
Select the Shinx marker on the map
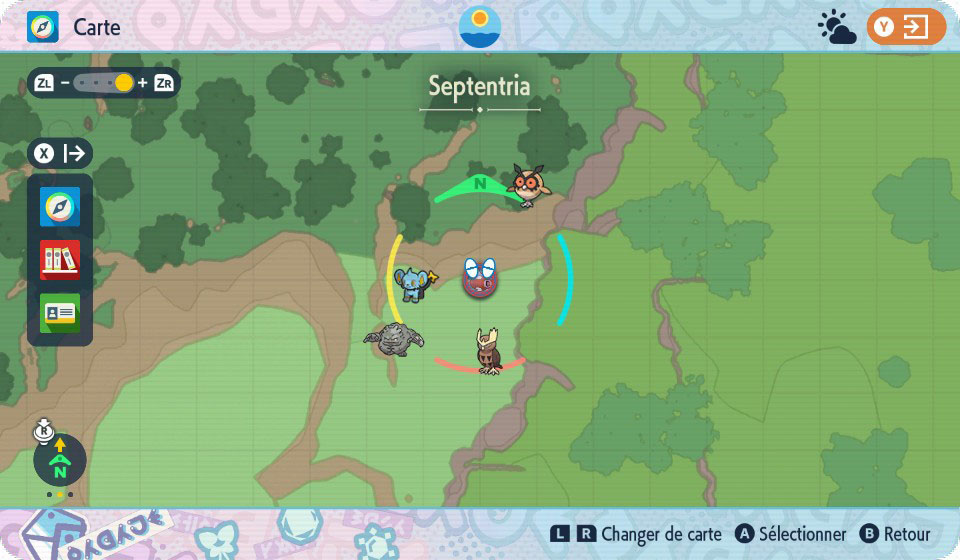coord(413,284)
